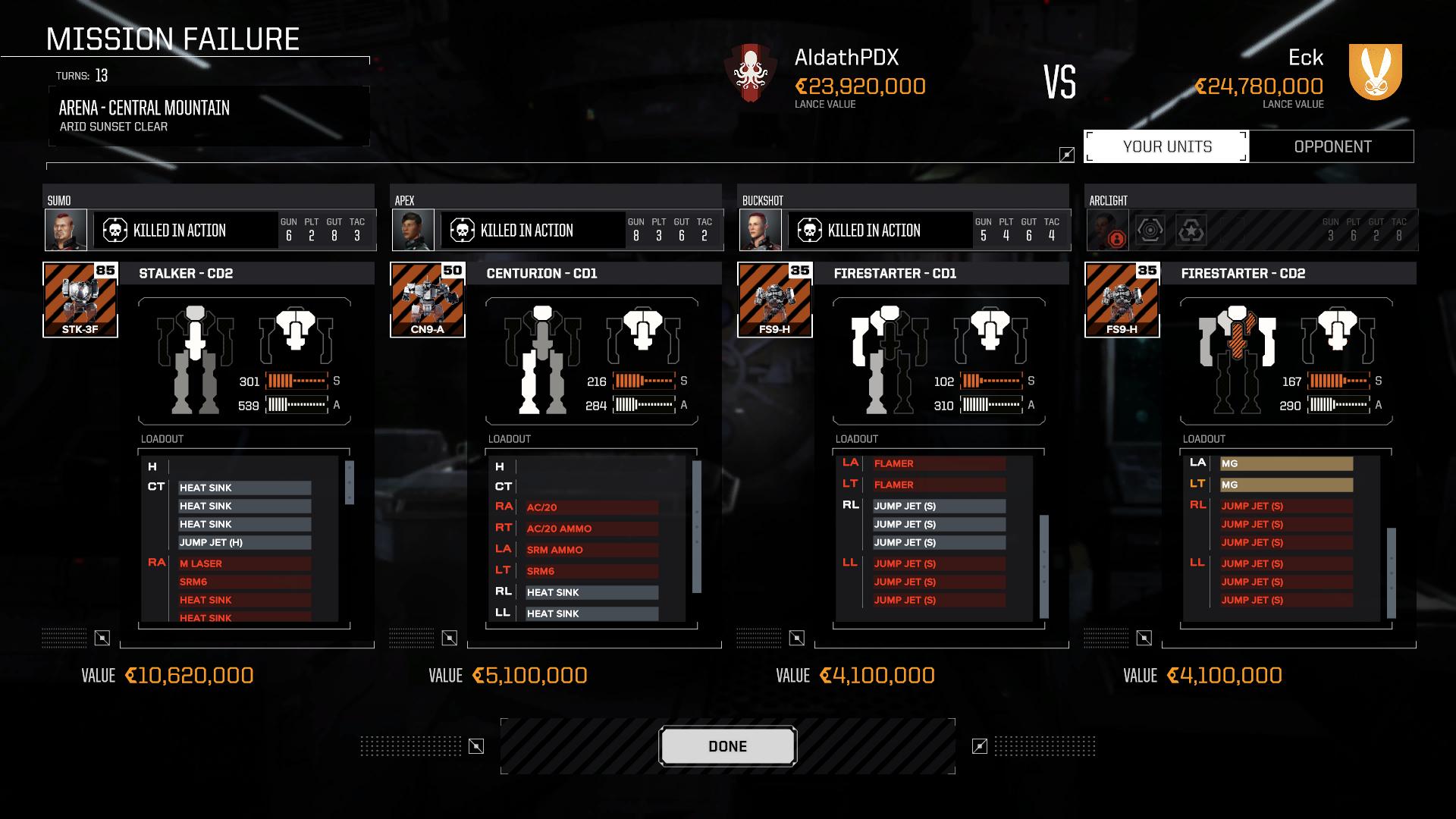1456x819 pixels.
Task: Select the STK-3F Stalker mech portrait
Action: coord(79,299)
